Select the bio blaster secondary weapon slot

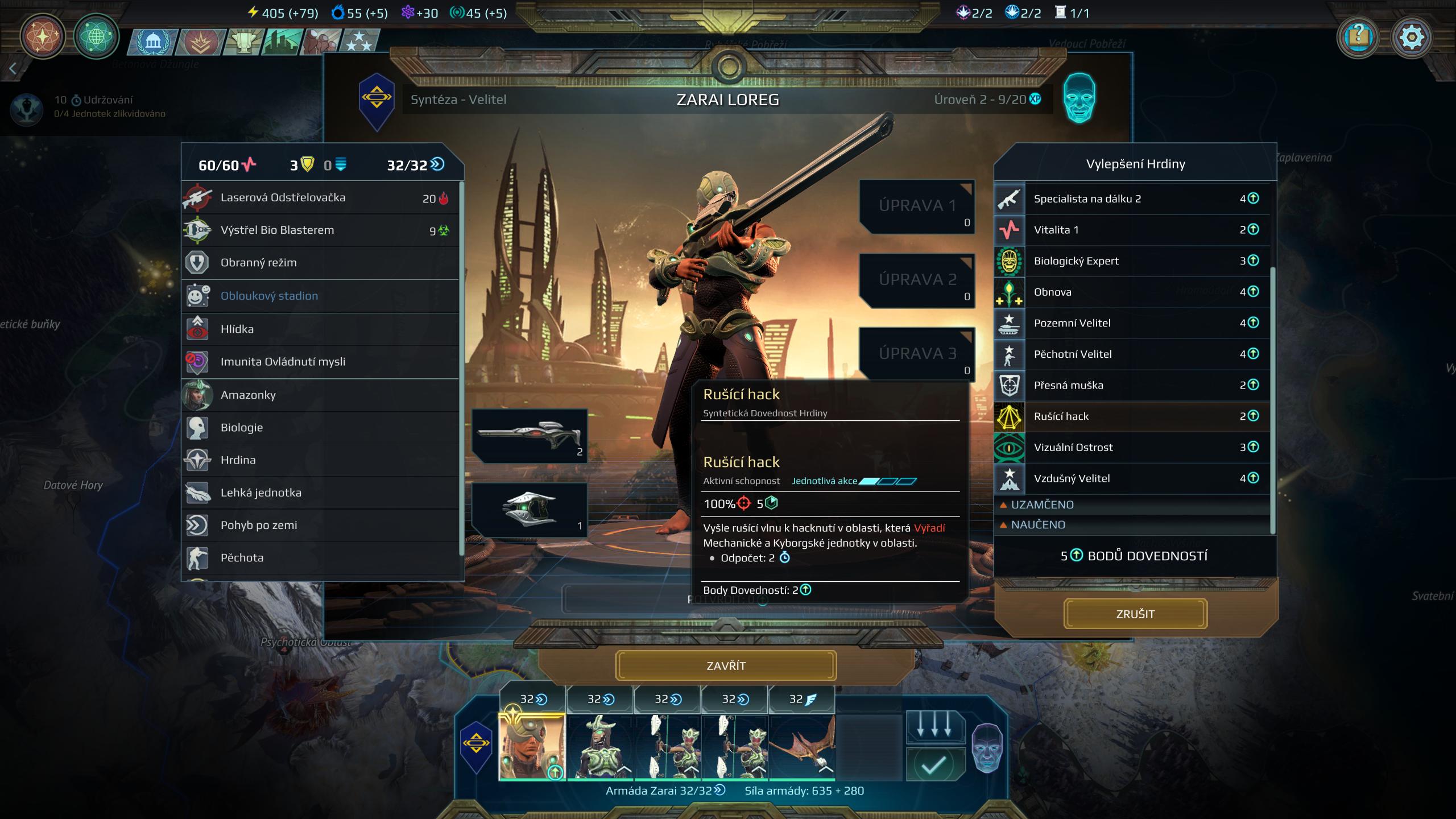pyautogui.click(x=530, y=509)
